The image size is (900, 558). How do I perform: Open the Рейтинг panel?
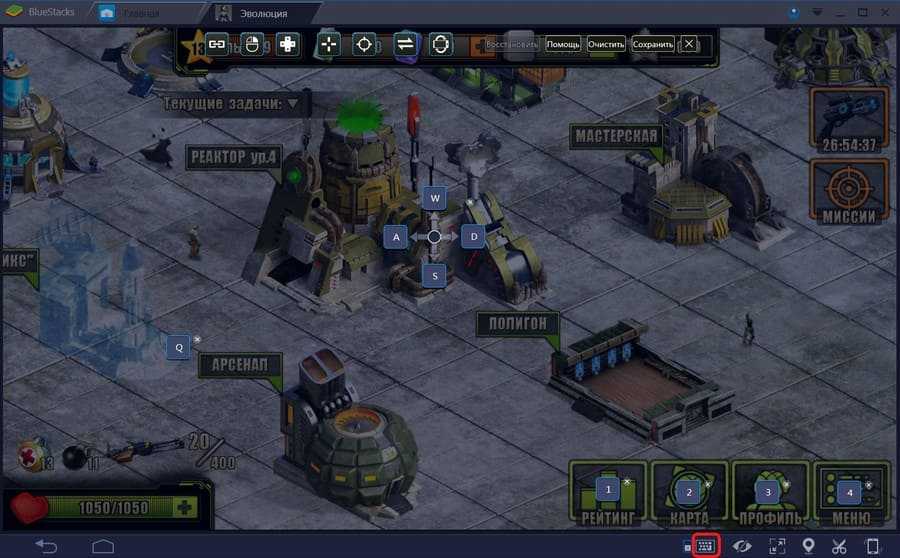pyautogui.click(x=607, y=496)
